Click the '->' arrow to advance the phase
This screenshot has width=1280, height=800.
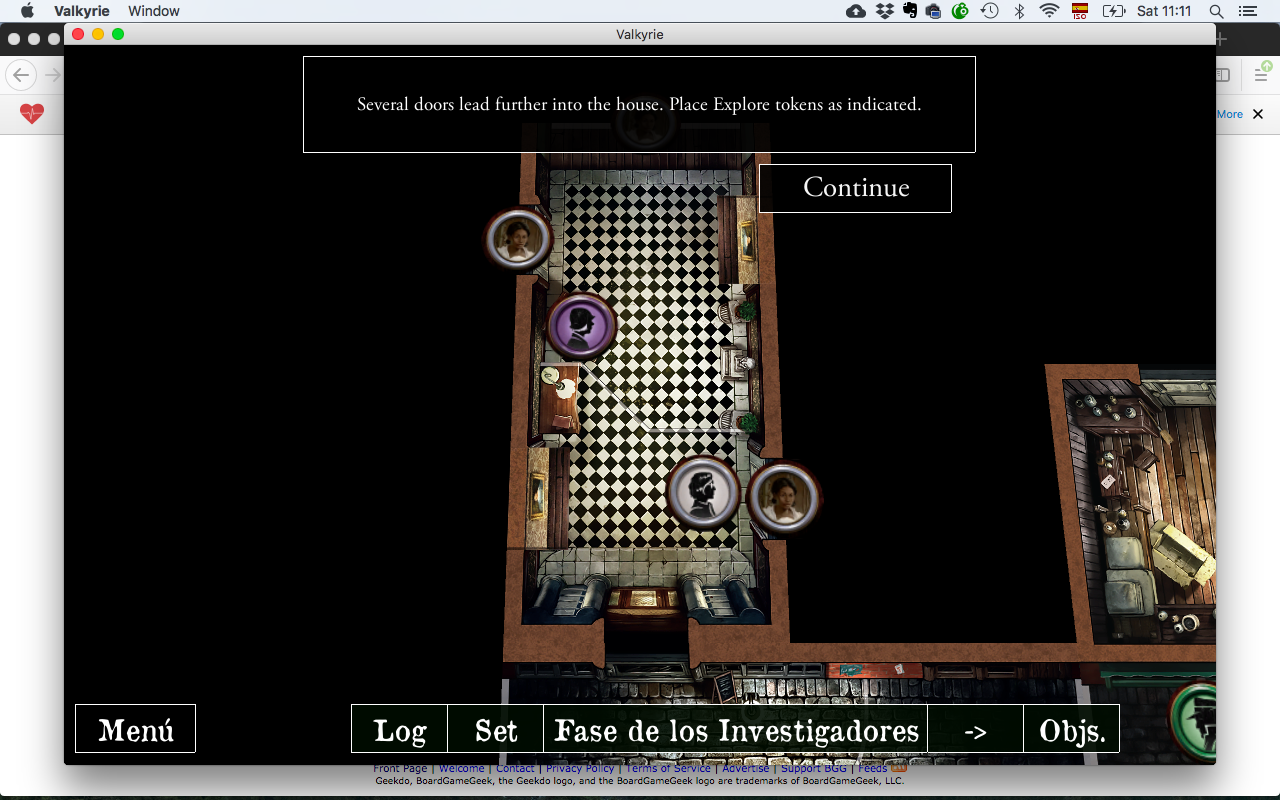coord(975,729)
